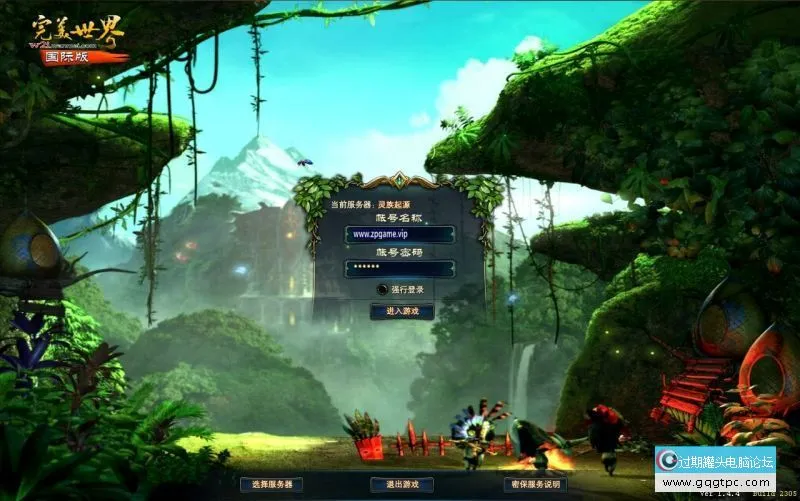Focus the account password (账号密码) field
The width and height of the screenshot is (800, 501).
point(400,268)
